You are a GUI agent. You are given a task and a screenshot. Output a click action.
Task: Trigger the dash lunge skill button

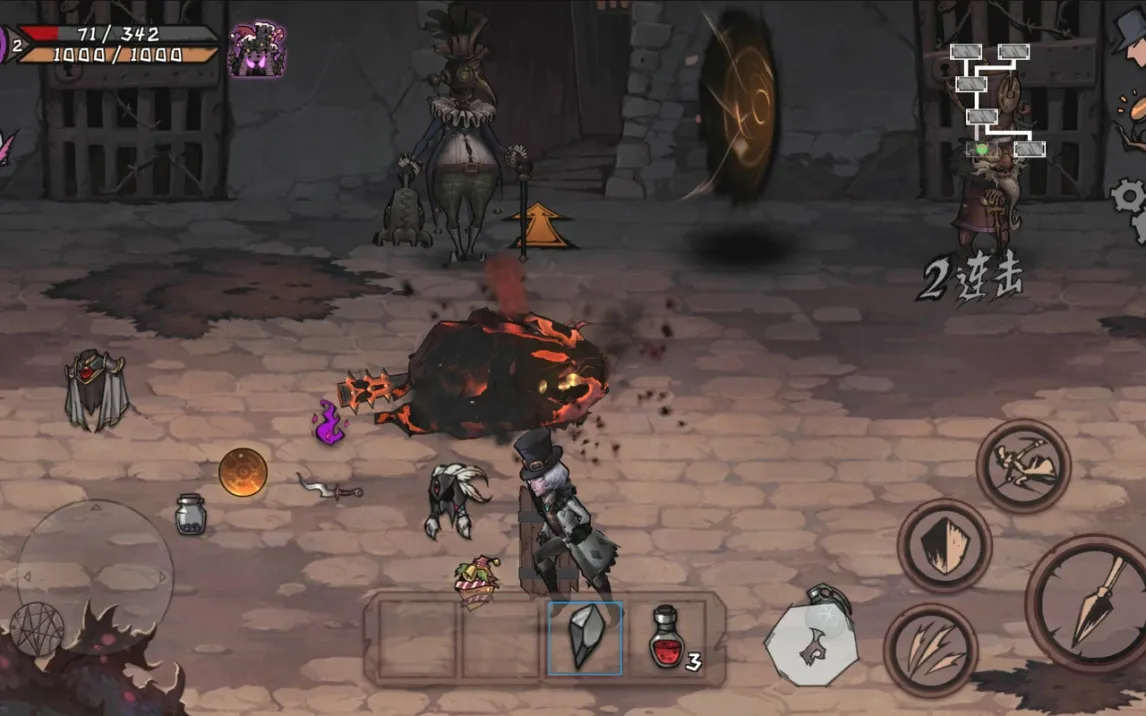(1023, 466)
